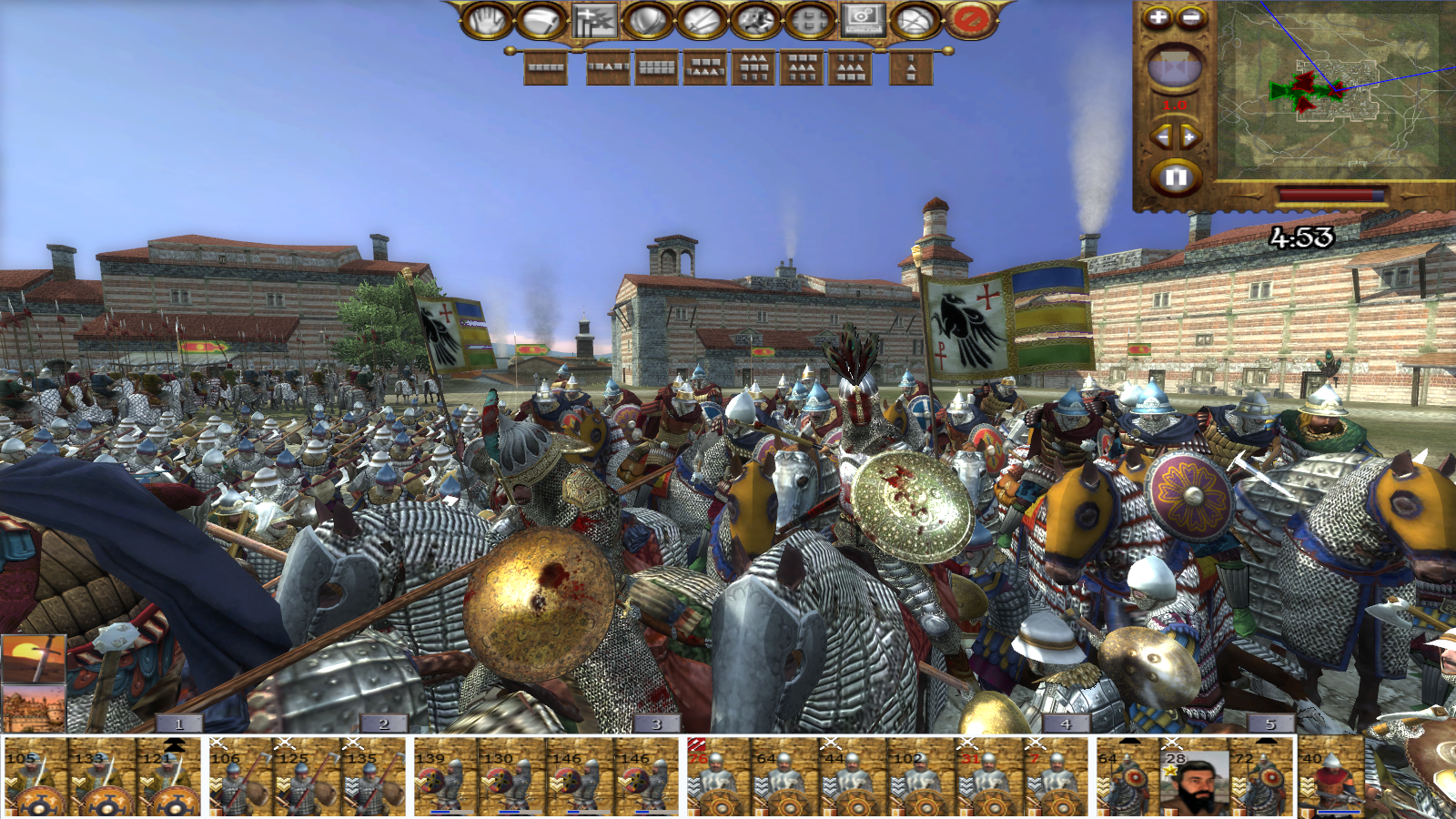Select group 3 tab above the unit cards
1456x819 pixels.
656,724
